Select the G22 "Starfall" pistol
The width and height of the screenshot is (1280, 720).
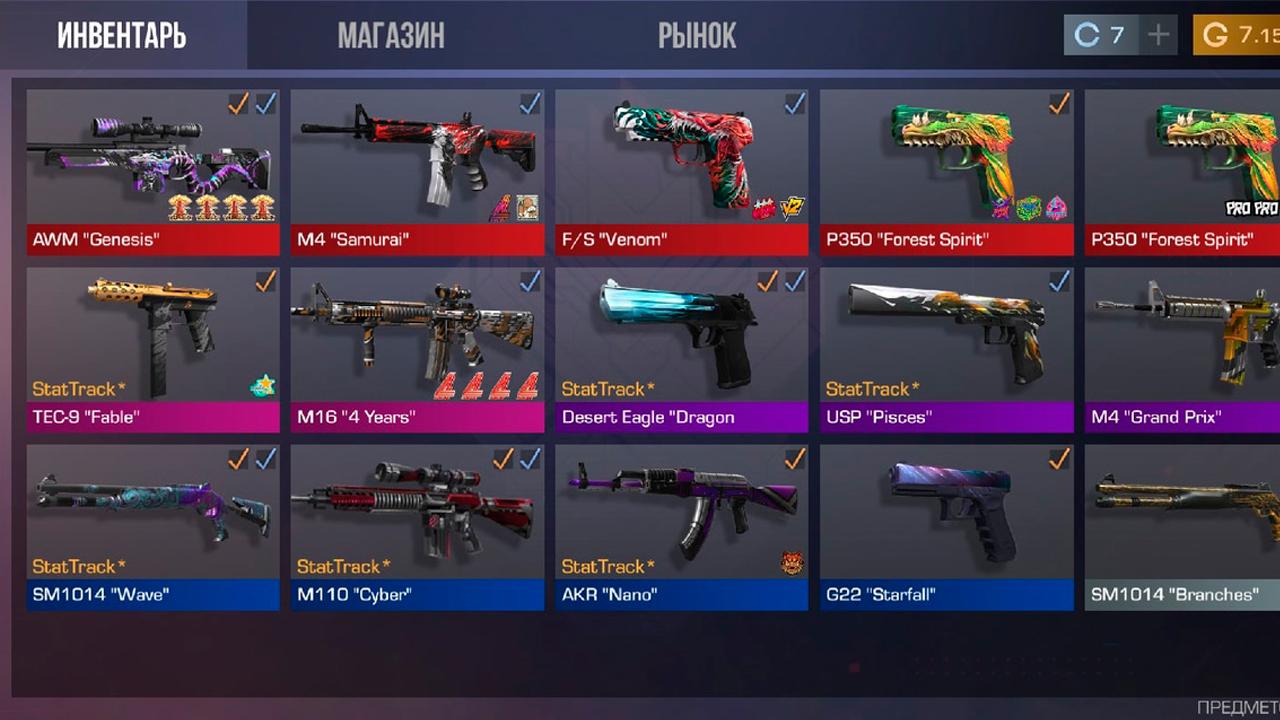coord(946,527)
